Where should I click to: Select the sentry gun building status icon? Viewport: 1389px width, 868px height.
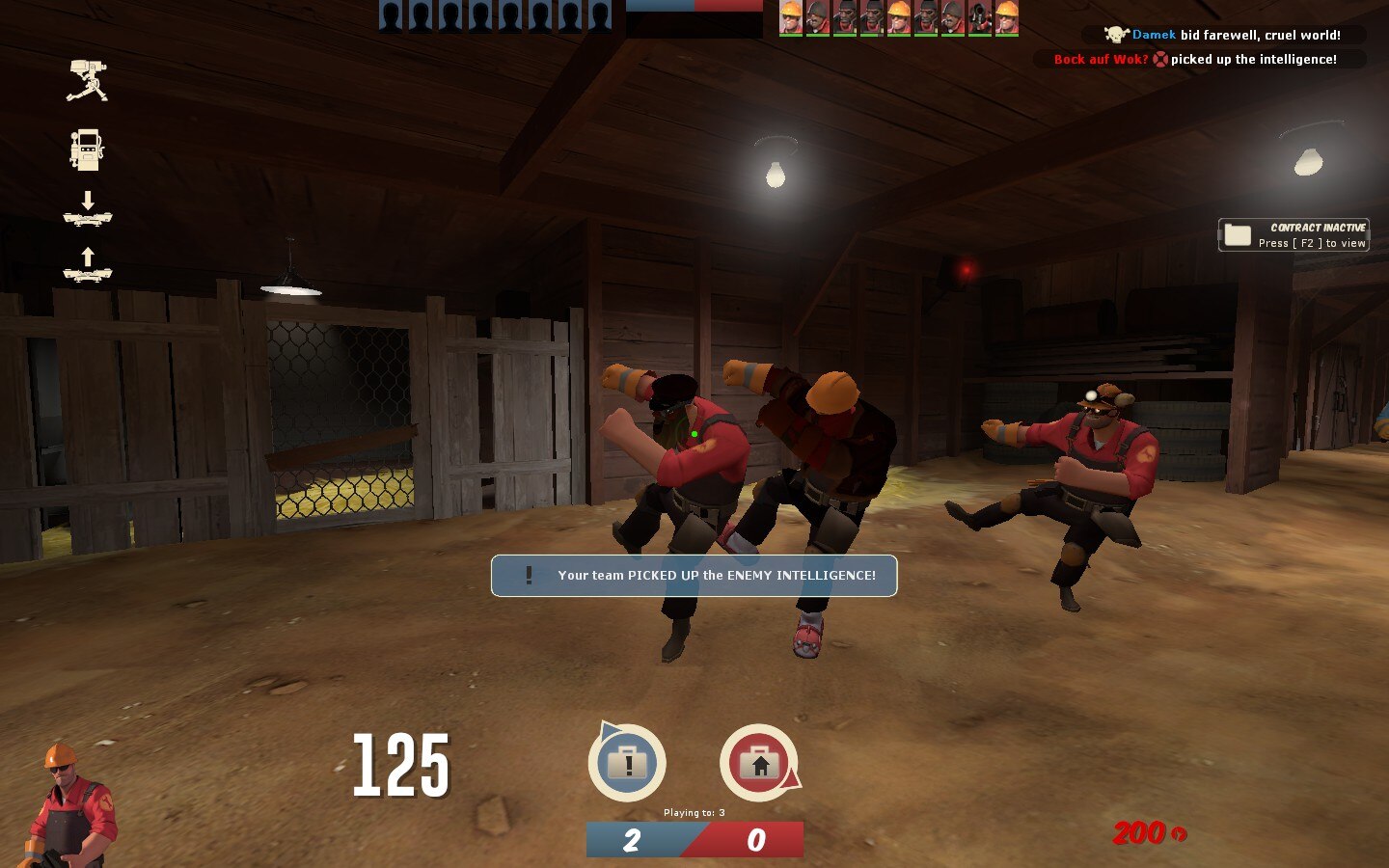pyautogui.click(x=87, y=81)
